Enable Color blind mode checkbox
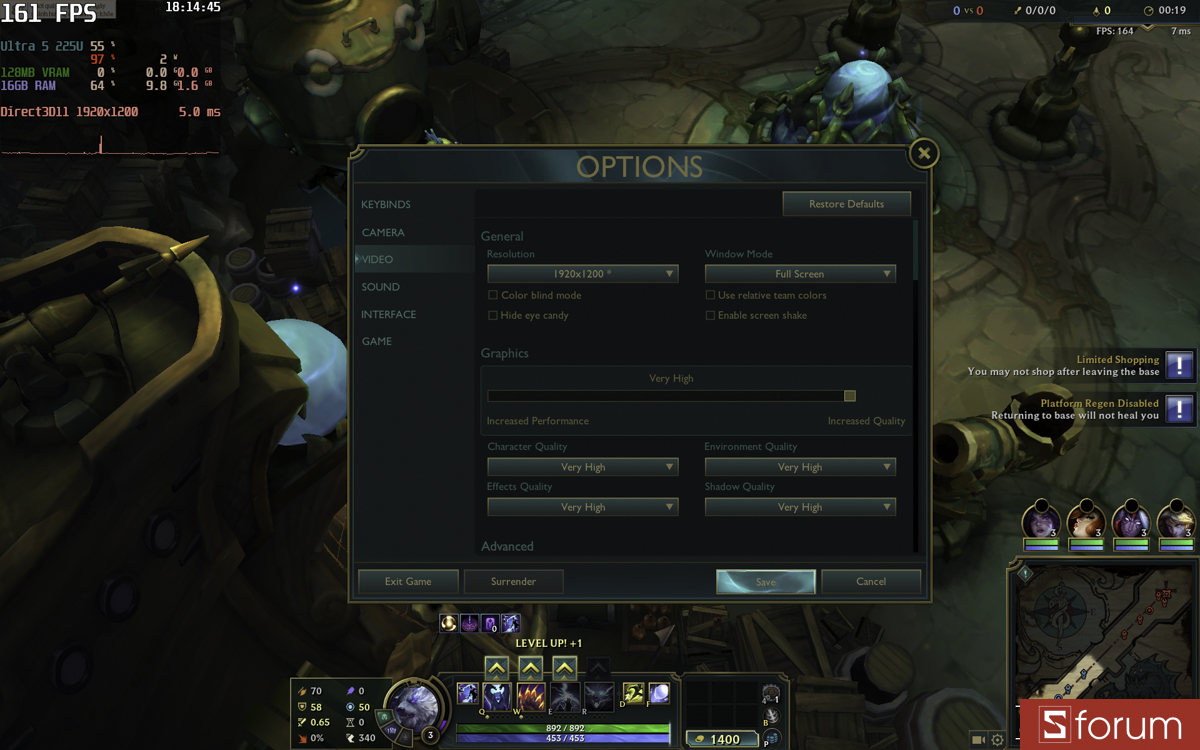This screenshot has height=750, width=1200. [493, 296]
